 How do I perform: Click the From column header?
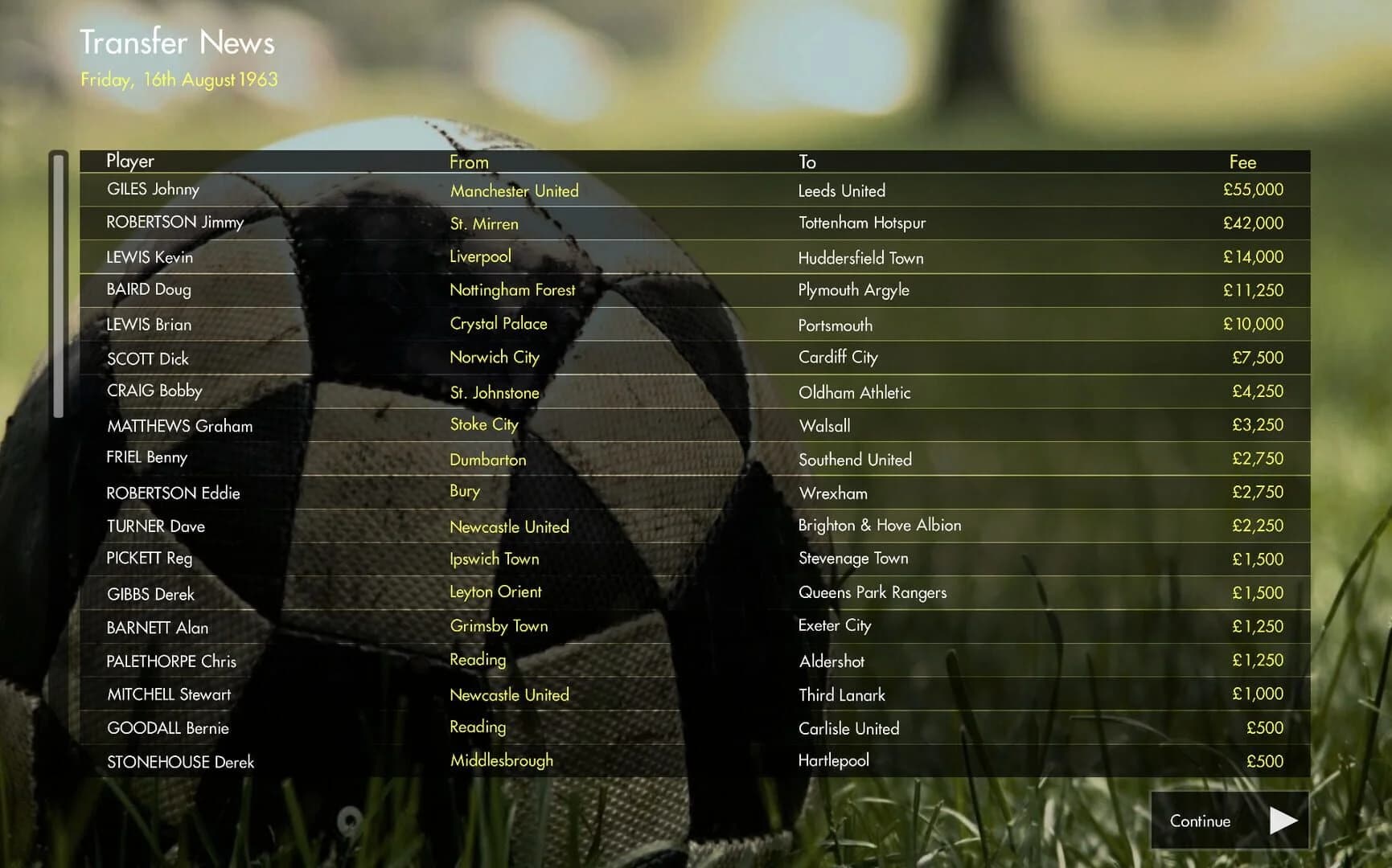[x=468, y=161]
